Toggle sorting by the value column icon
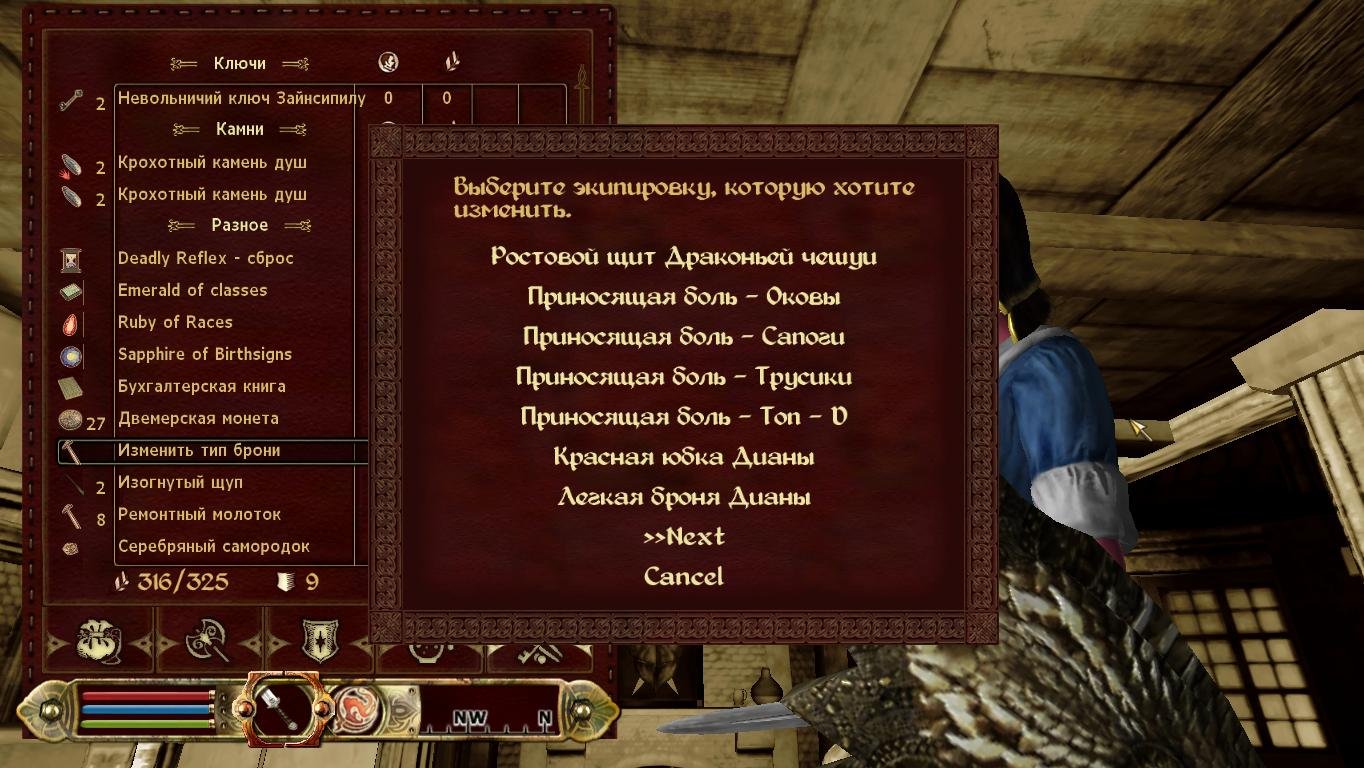This screenshot has width=1364, height=768. (x=389, y=61)
